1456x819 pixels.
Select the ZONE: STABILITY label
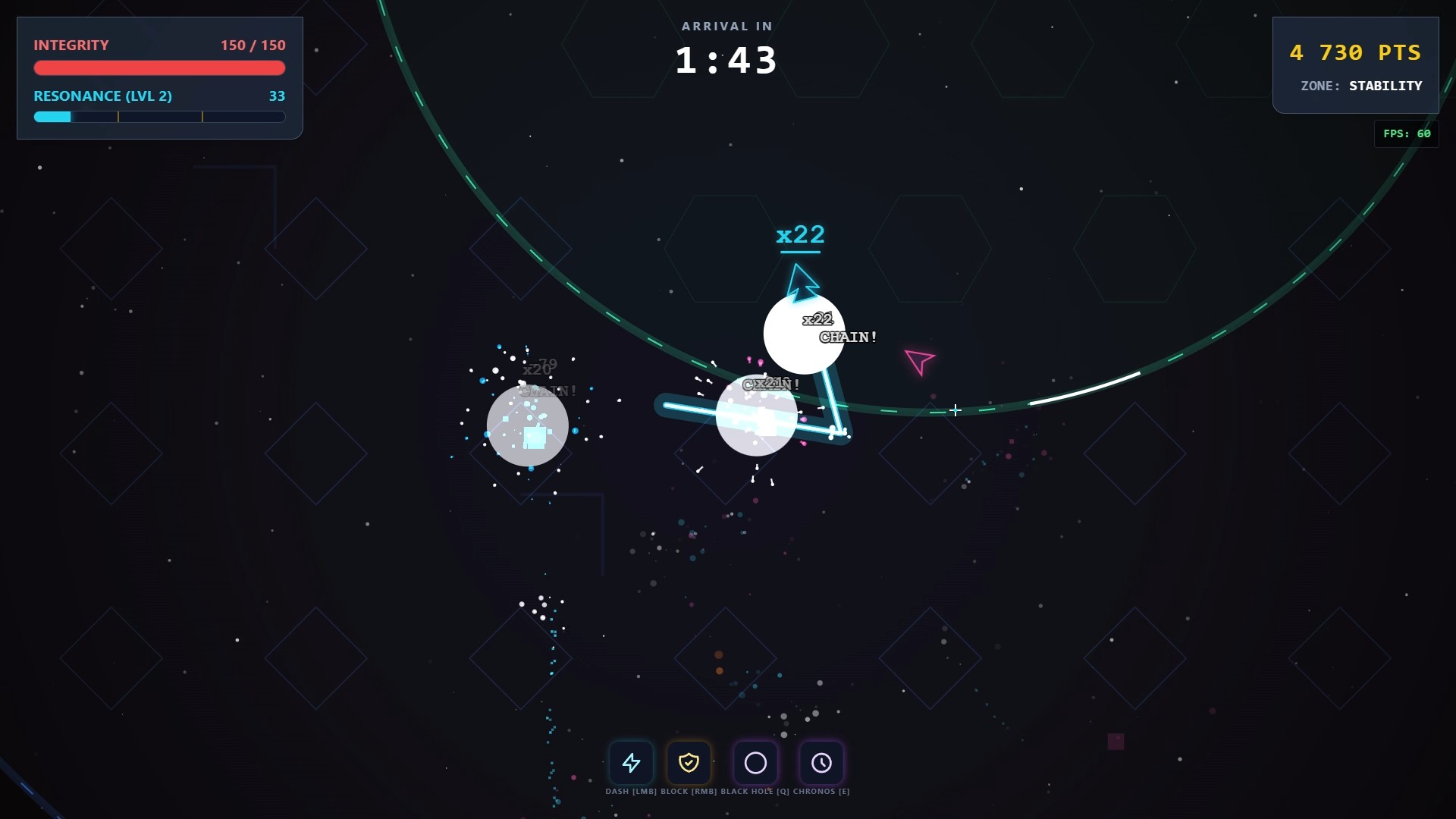1360,86
